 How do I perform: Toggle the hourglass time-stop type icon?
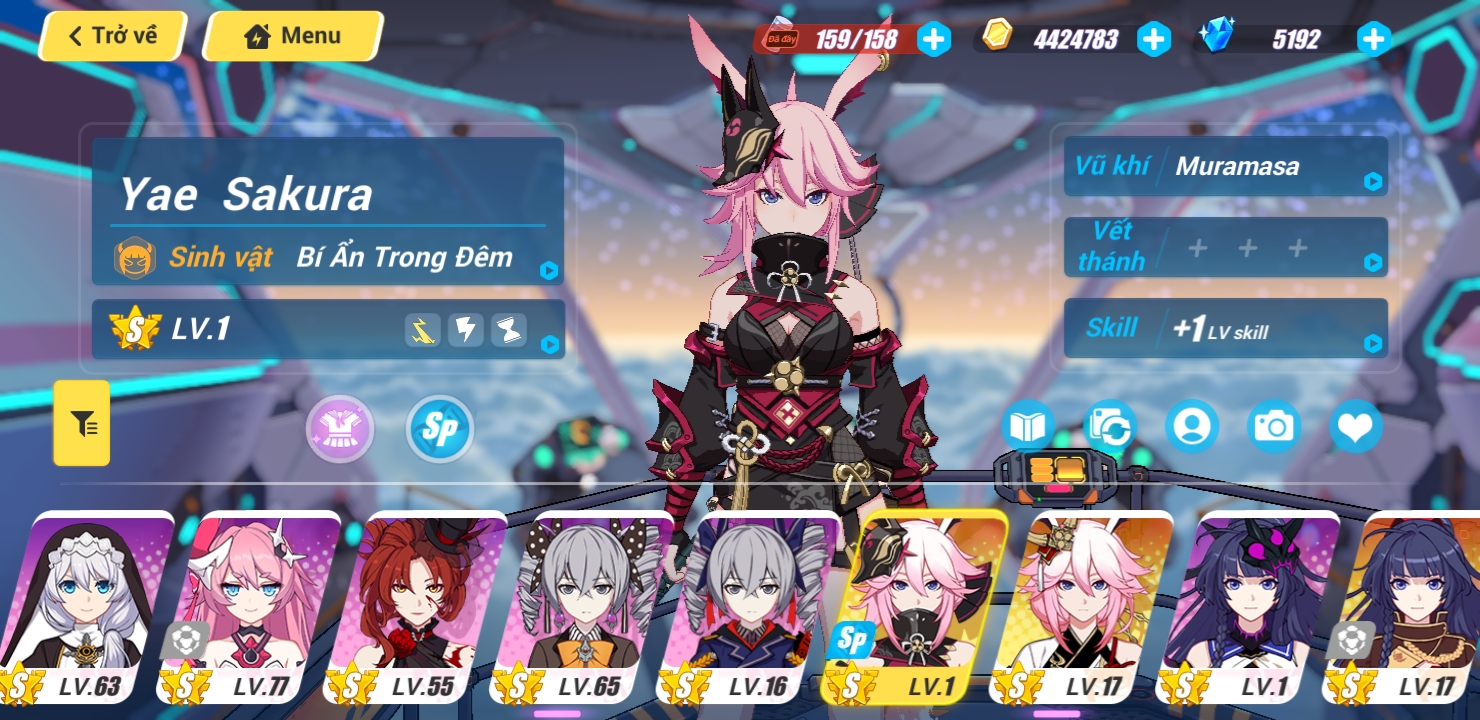click(509, 330)
